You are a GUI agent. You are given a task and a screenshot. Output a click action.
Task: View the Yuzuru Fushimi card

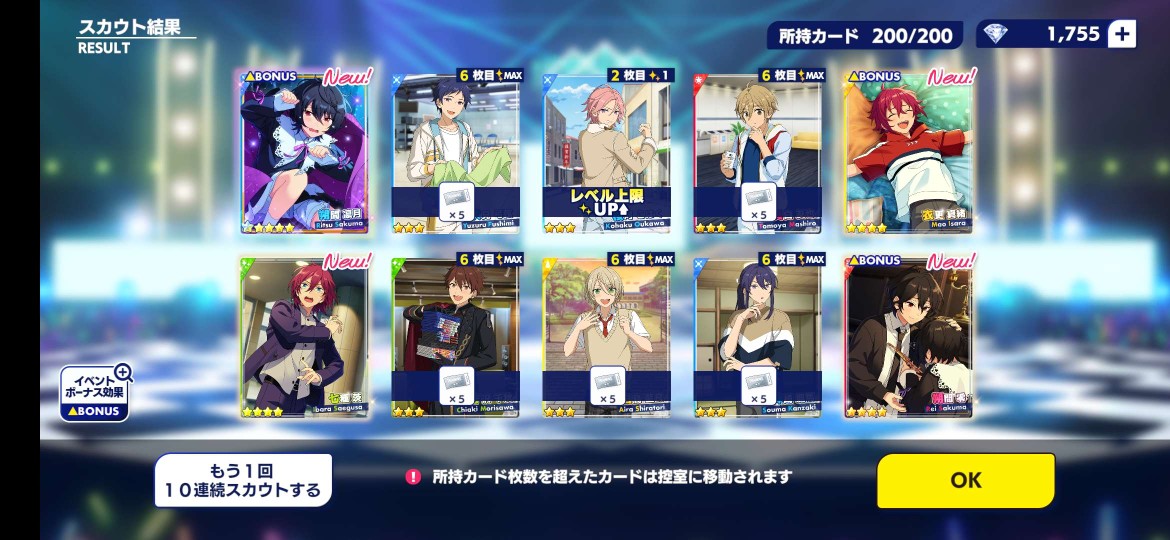[456, 152]
